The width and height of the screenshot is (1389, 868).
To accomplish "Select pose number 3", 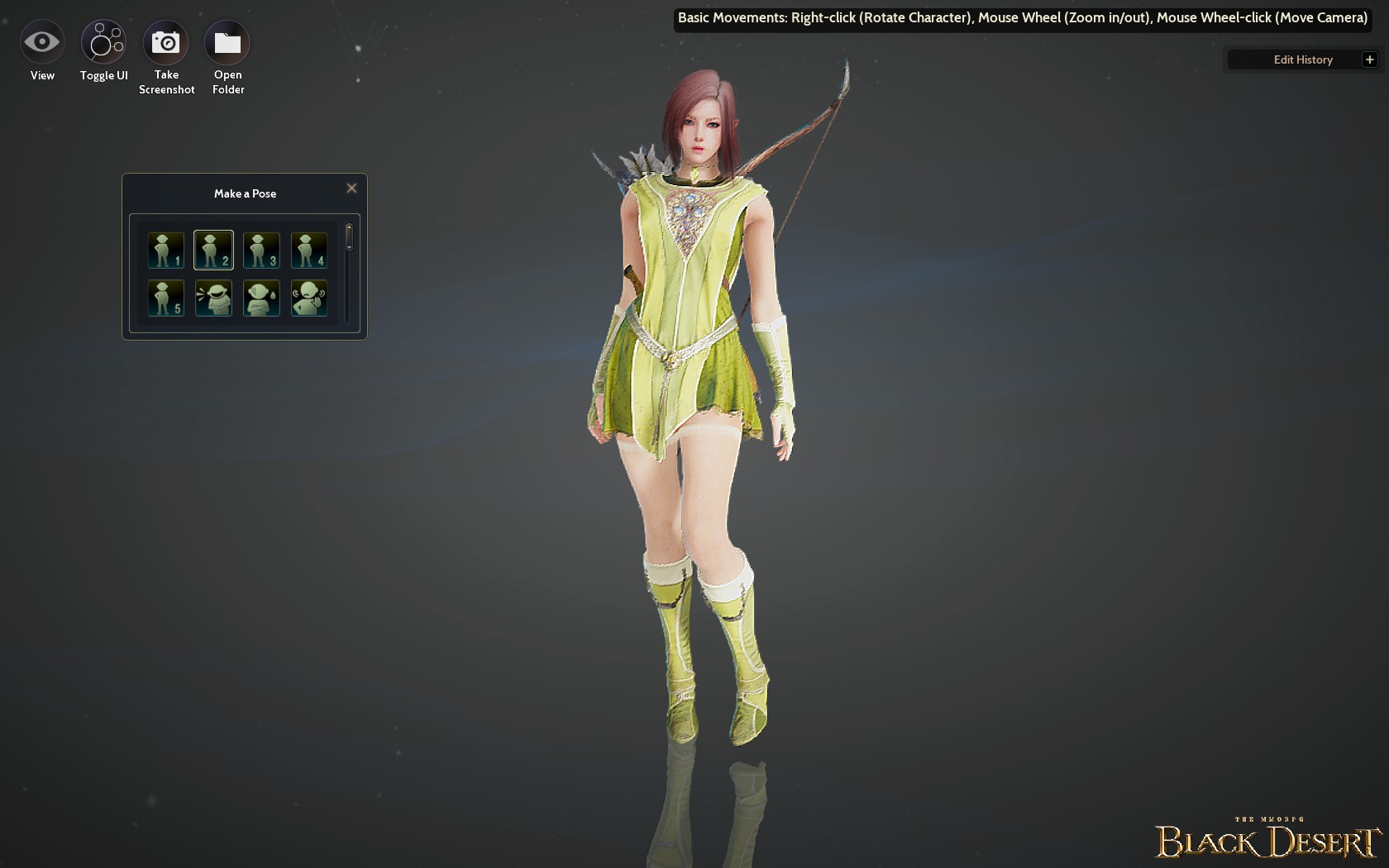I will click(x=261, y=250).
